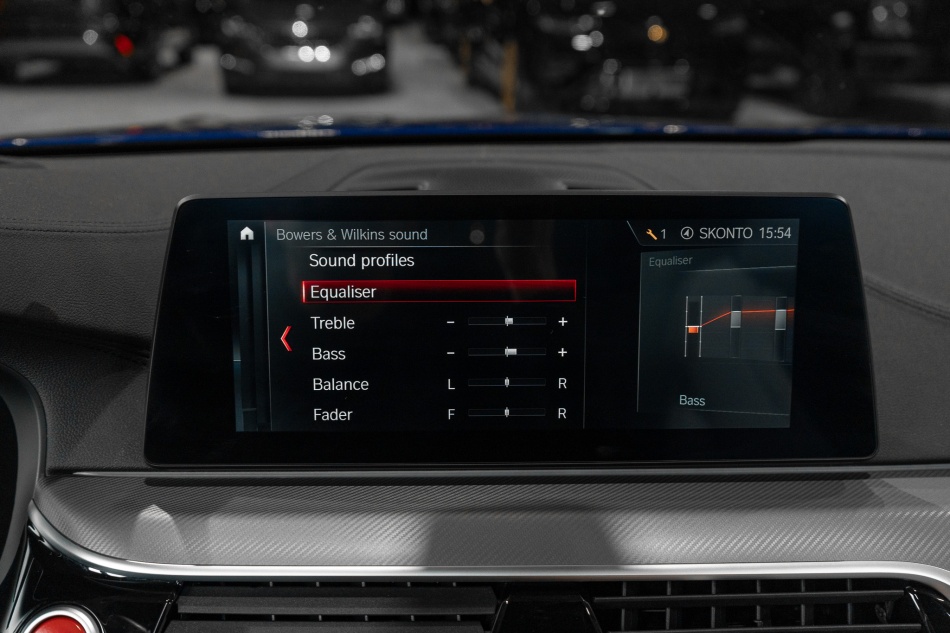Open the Equaliser preview panel
This screenshot has height=633, width=950.
(718, 333)
